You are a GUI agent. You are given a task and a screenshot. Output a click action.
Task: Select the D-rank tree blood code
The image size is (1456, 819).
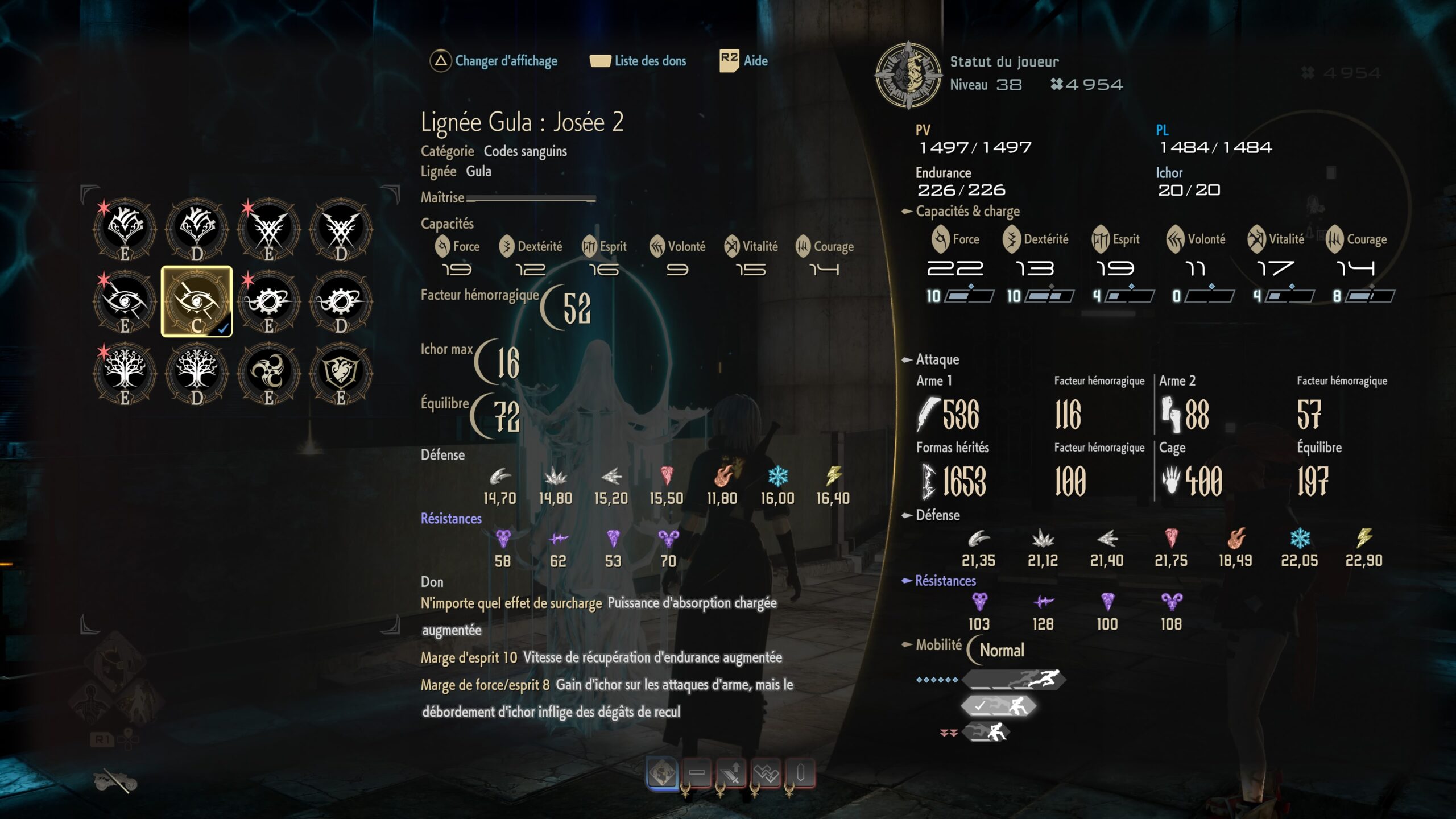pos(196,374)
